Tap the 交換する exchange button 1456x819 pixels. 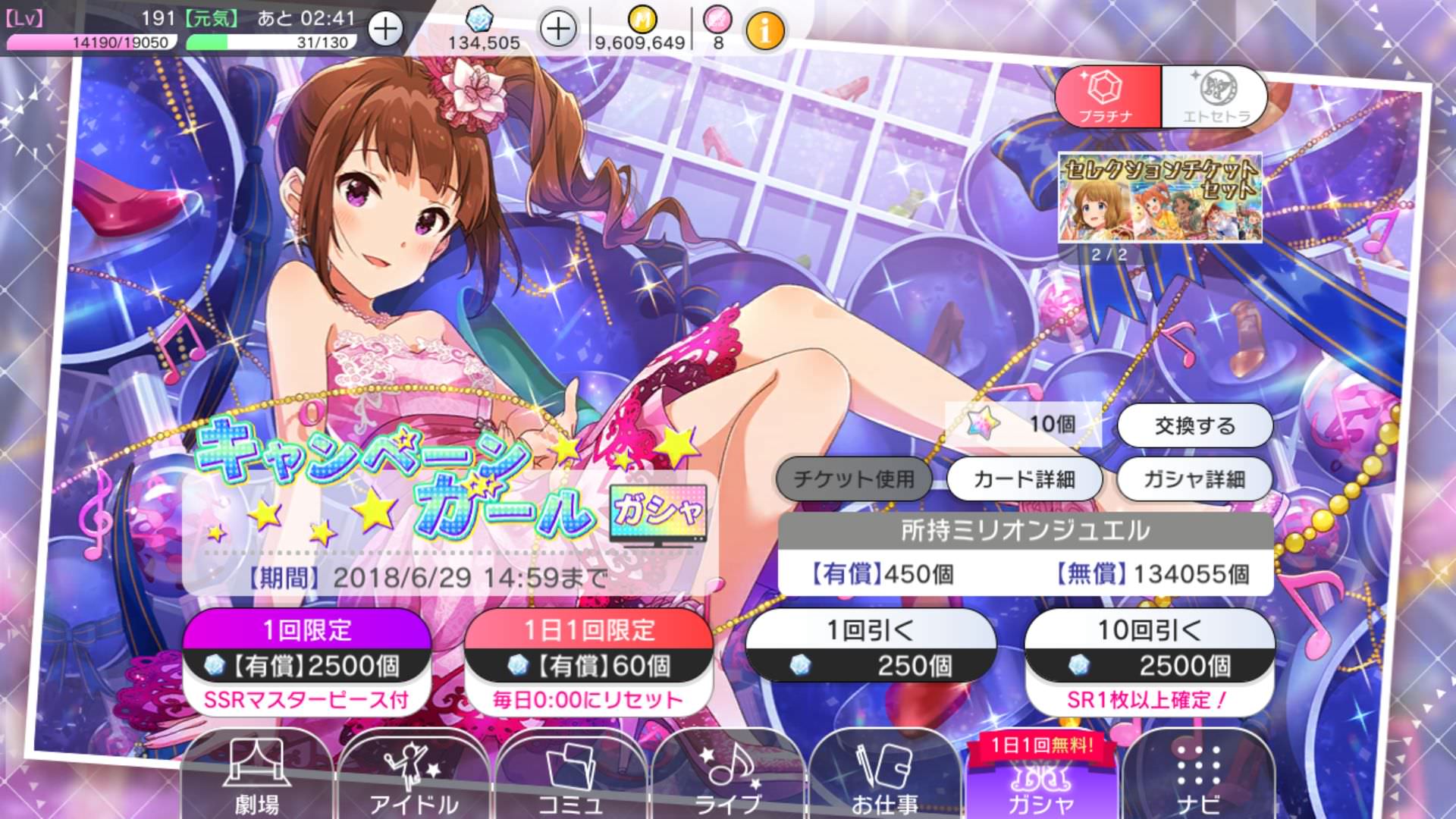[1194, 425]
